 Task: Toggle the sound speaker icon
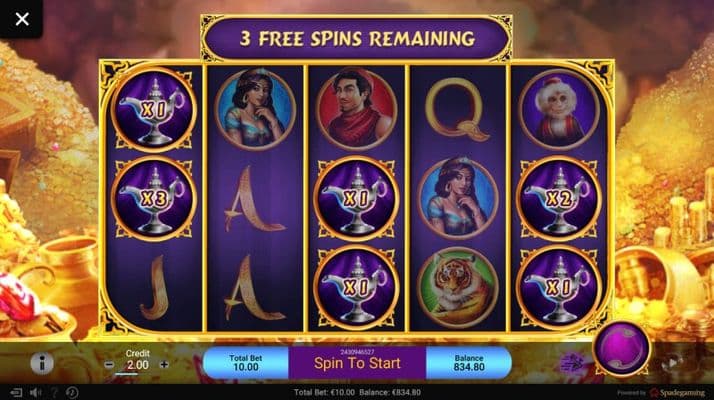coord(34,392)
